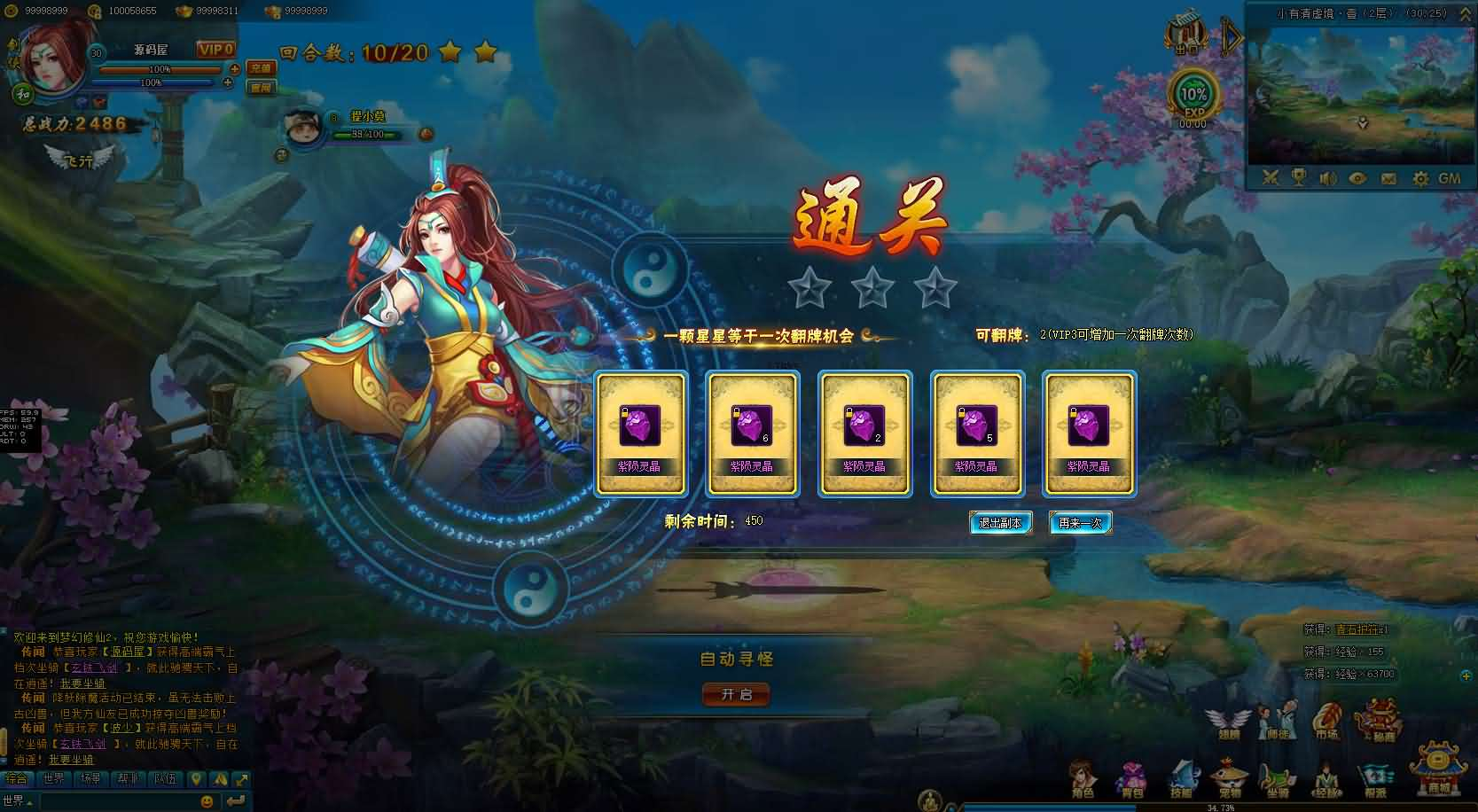Open the 背包 (backpack) icon
This screenshot has height=812, width=1478.
point(1132,775)
